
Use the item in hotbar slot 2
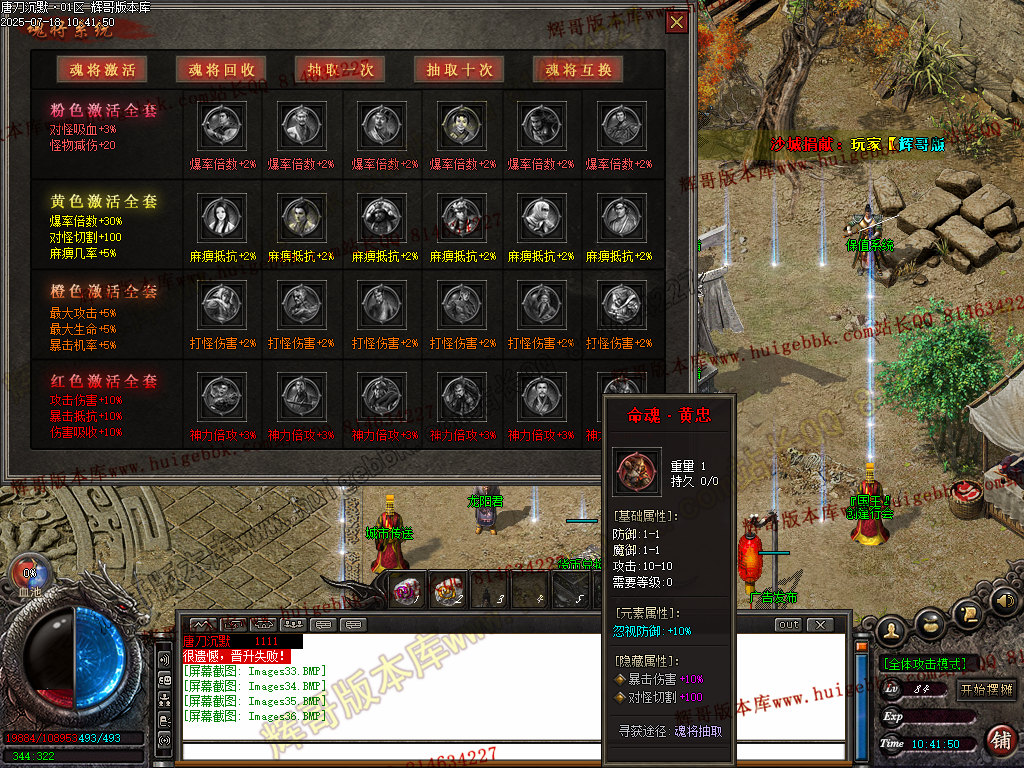(x=446, y=591)
